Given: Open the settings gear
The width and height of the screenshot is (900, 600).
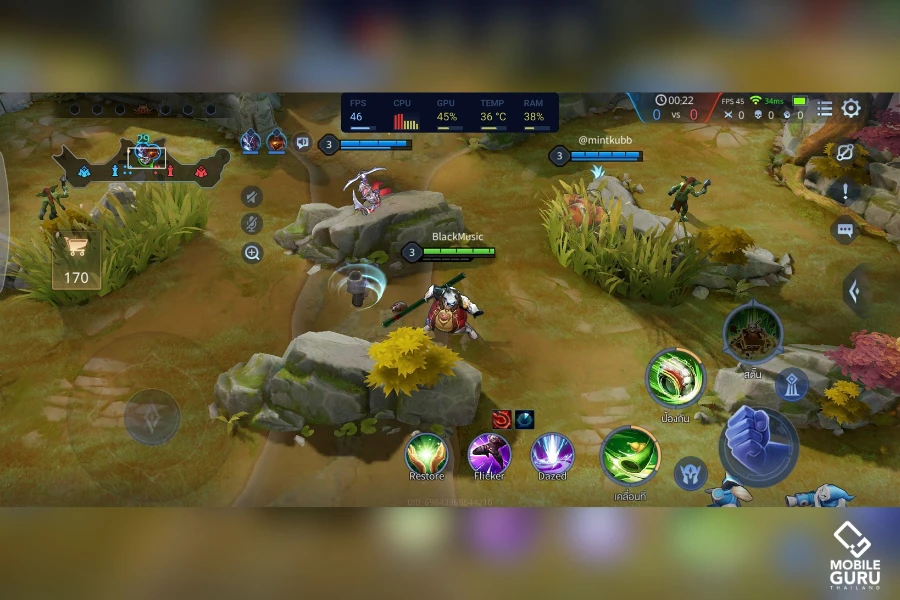Looking at the screenshot, I should point(851,108).
